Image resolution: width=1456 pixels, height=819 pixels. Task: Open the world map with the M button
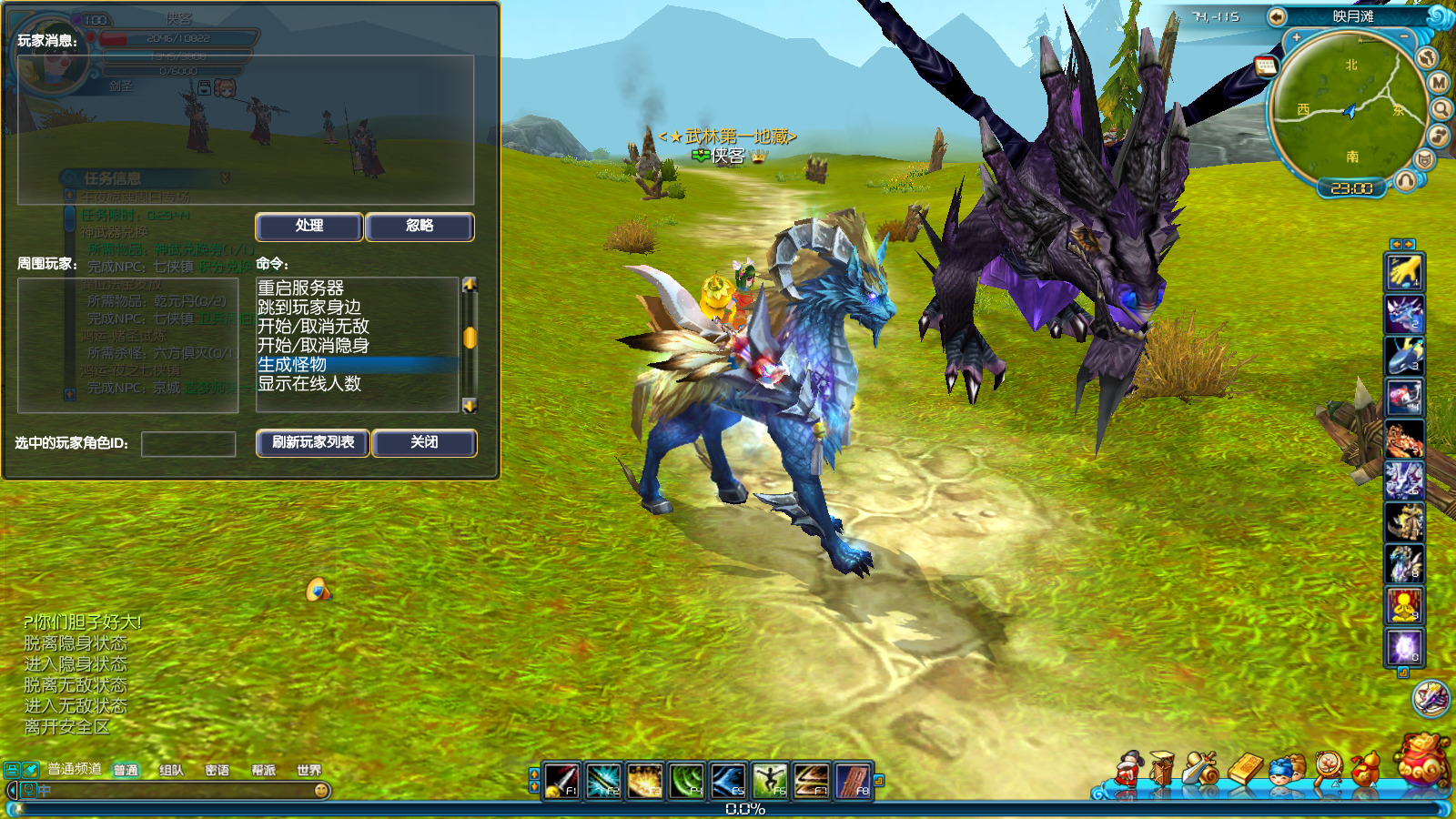[1439, 83]
